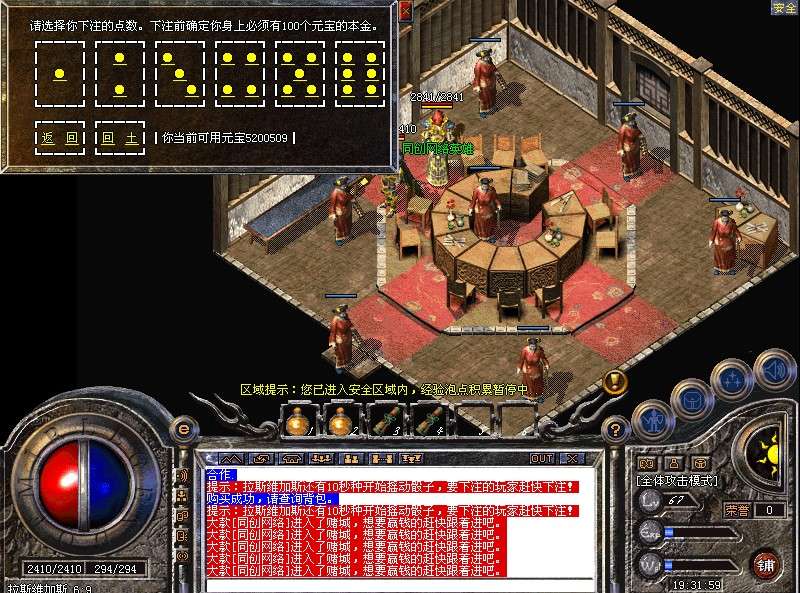The image size is (800, 593).
Task: Click the yellow exclamation alert icon
Action: coord(615,381)
